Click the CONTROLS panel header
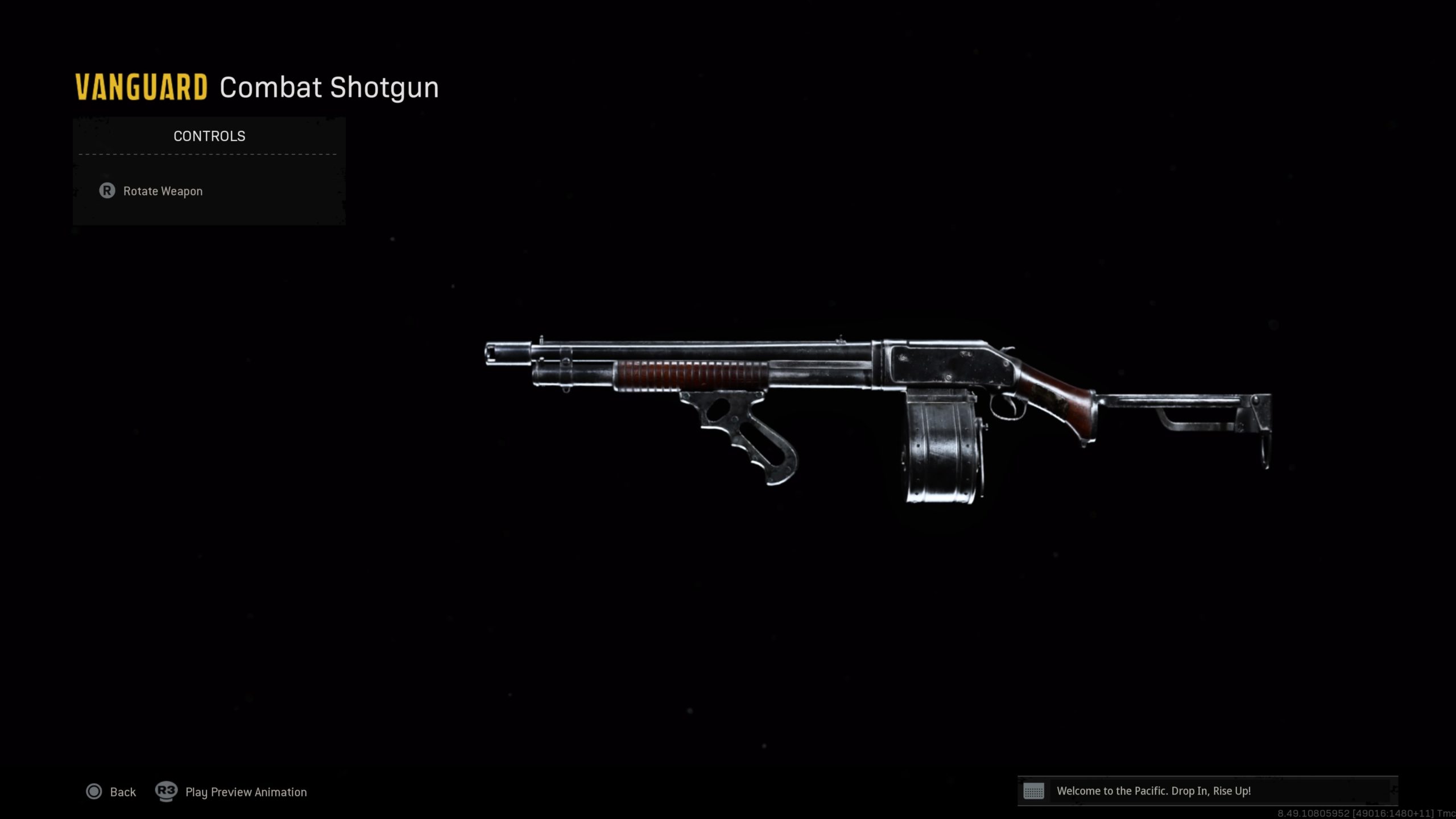The height and width of the screenshot is (819, 1456). (208, 135)
